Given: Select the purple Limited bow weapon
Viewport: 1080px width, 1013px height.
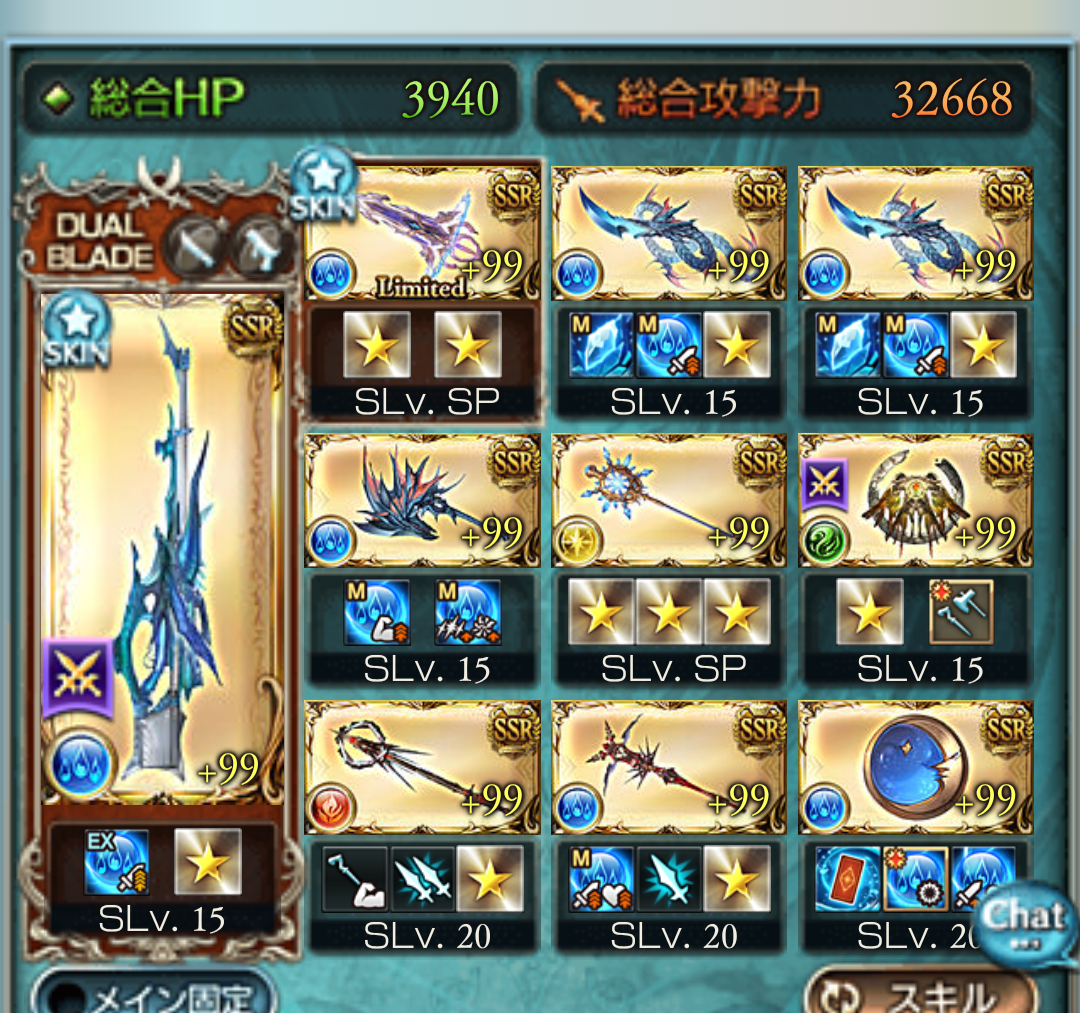Looking at the screenshot, I should [422, 234].
